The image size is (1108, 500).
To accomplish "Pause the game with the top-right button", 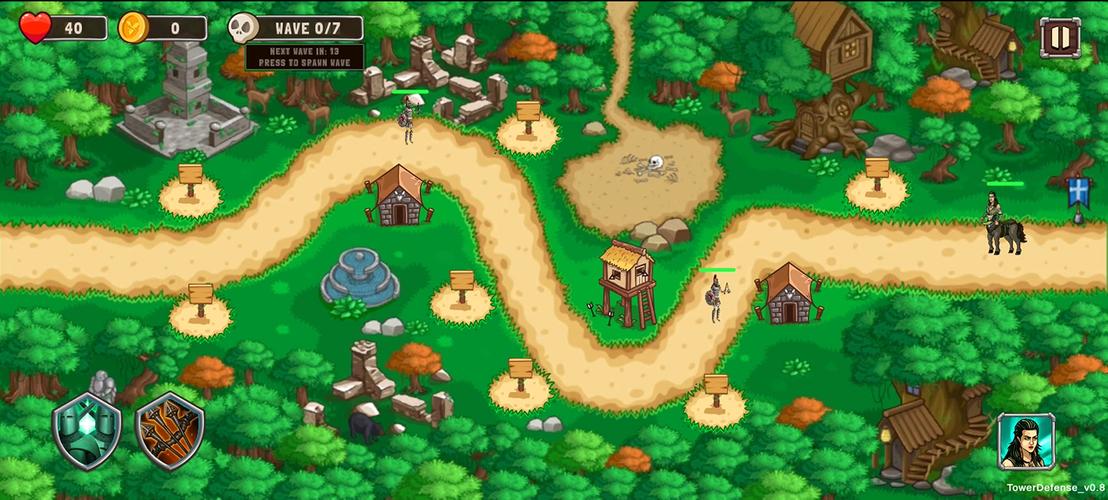I will click(x=1059, y=38).
